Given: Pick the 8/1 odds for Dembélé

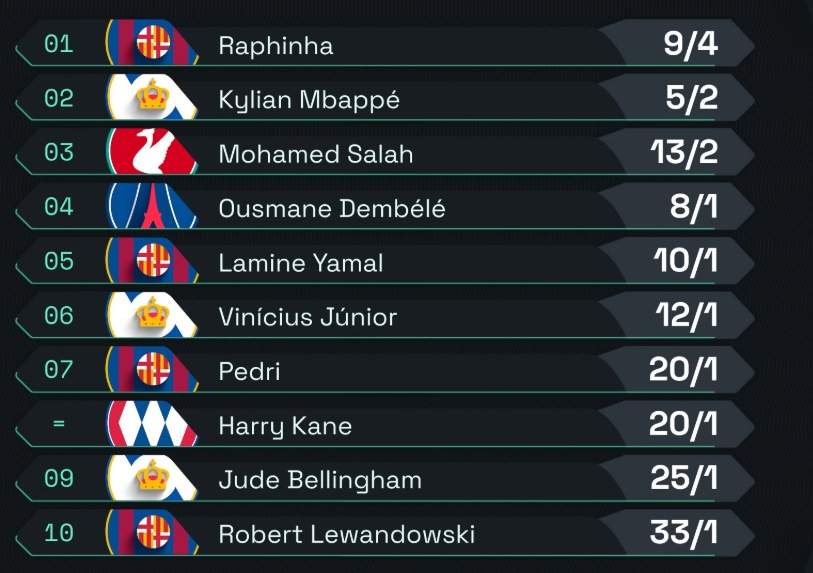Looking at the screenshot, I should pos(694,208).
